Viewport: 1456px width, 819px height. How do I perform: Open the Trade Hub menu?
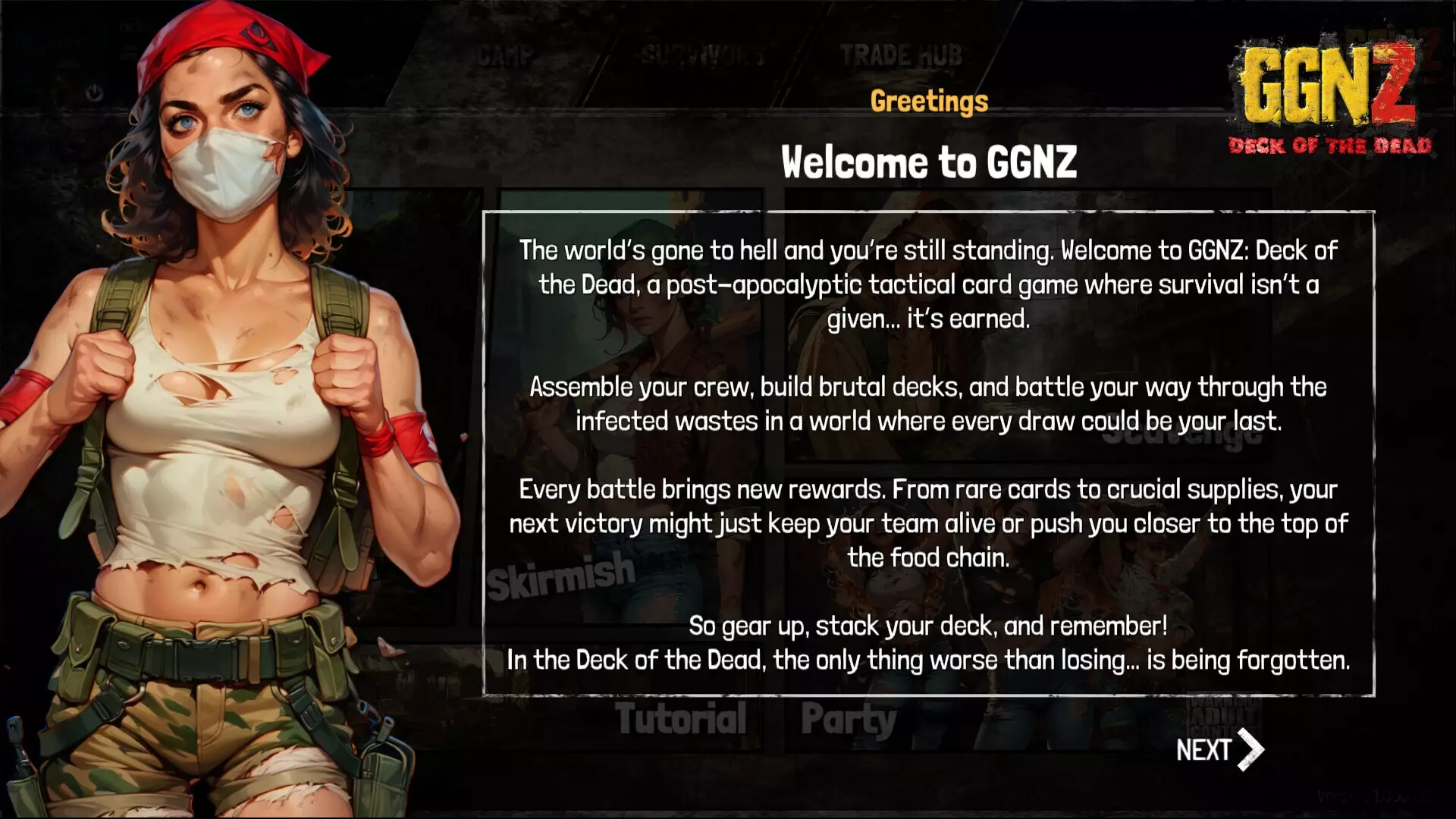pyautogui.click(x=901, y=55)
